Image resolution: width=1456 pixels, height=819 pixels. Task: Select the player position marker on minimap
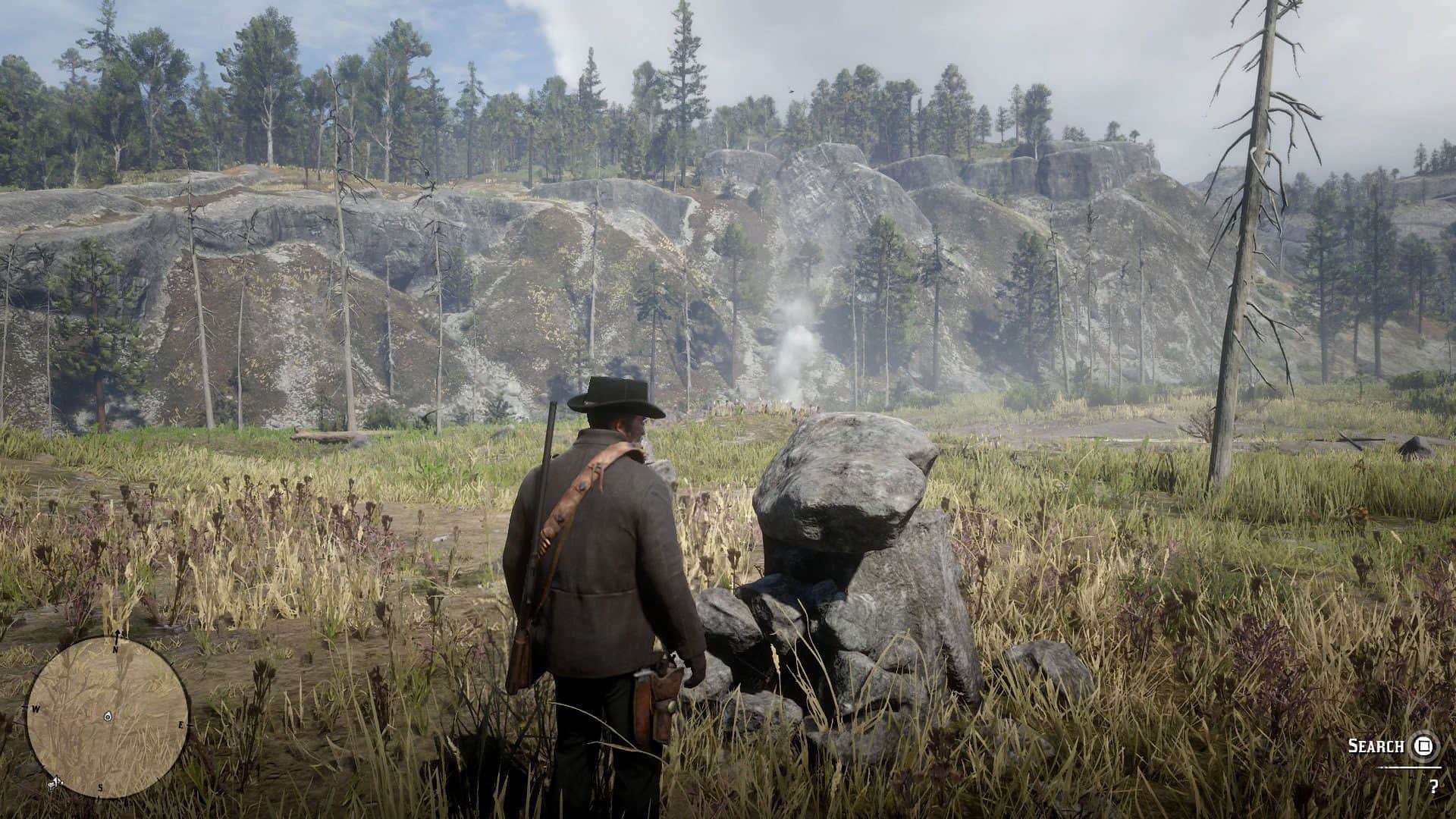tap(108, 717)
